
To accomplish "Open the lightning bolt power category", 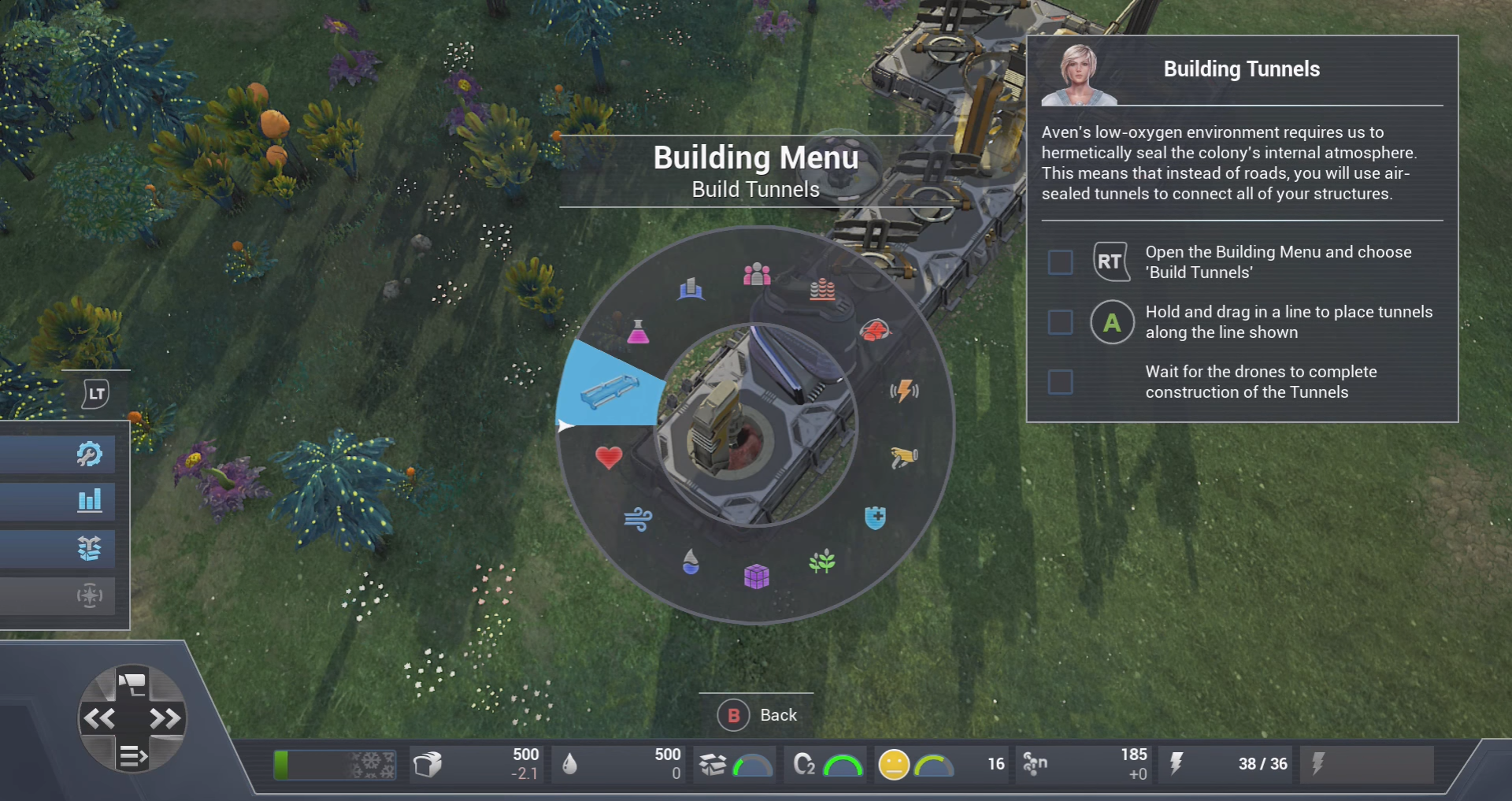I will [904, 390].
